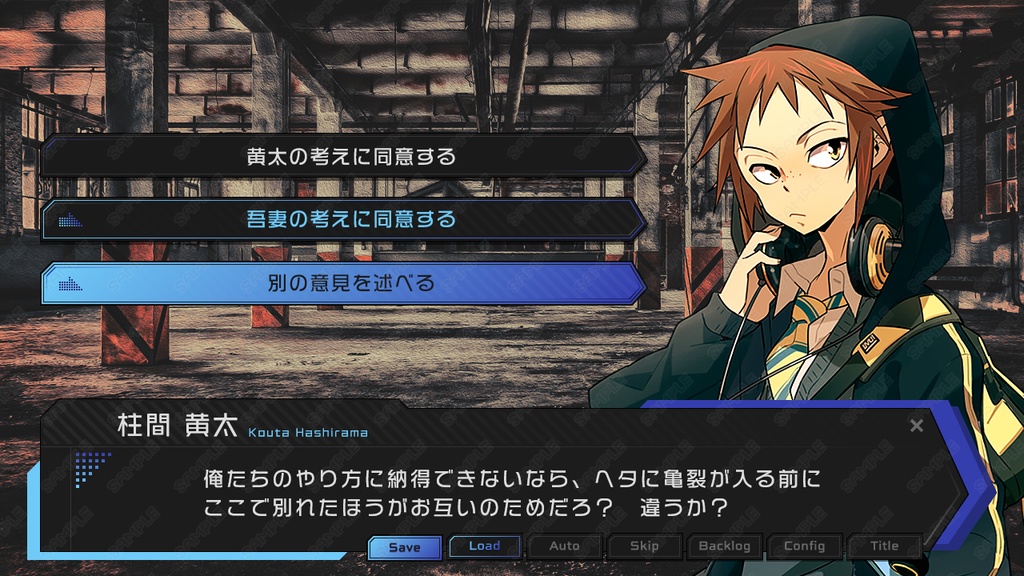1024x576 pixels.
Task: Open the Config settings
Action: (804, 546)
